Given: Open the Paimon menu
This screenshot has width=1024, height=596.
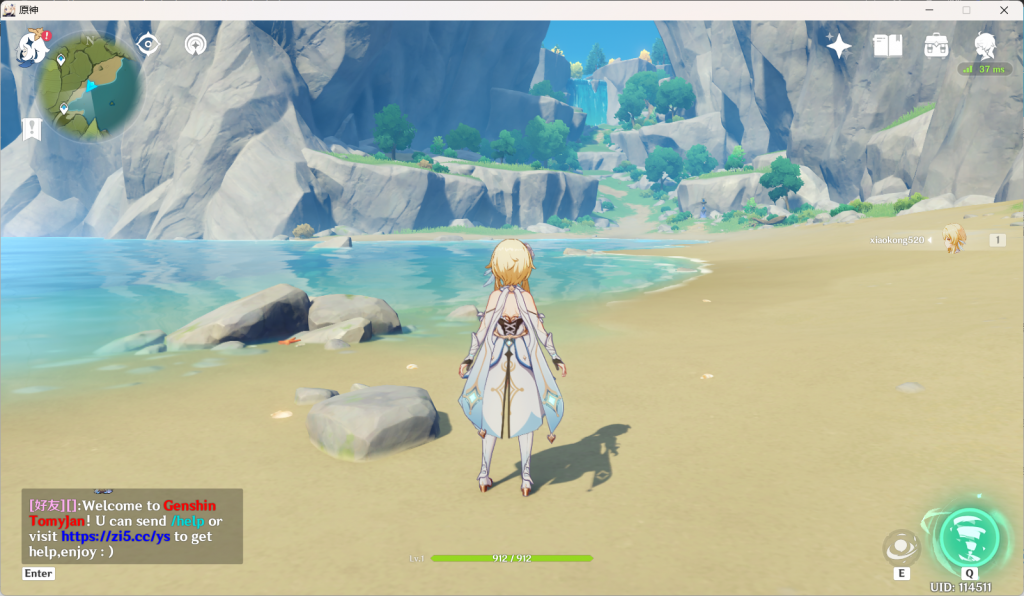Looking at the screenshot, I should point(33,46).
